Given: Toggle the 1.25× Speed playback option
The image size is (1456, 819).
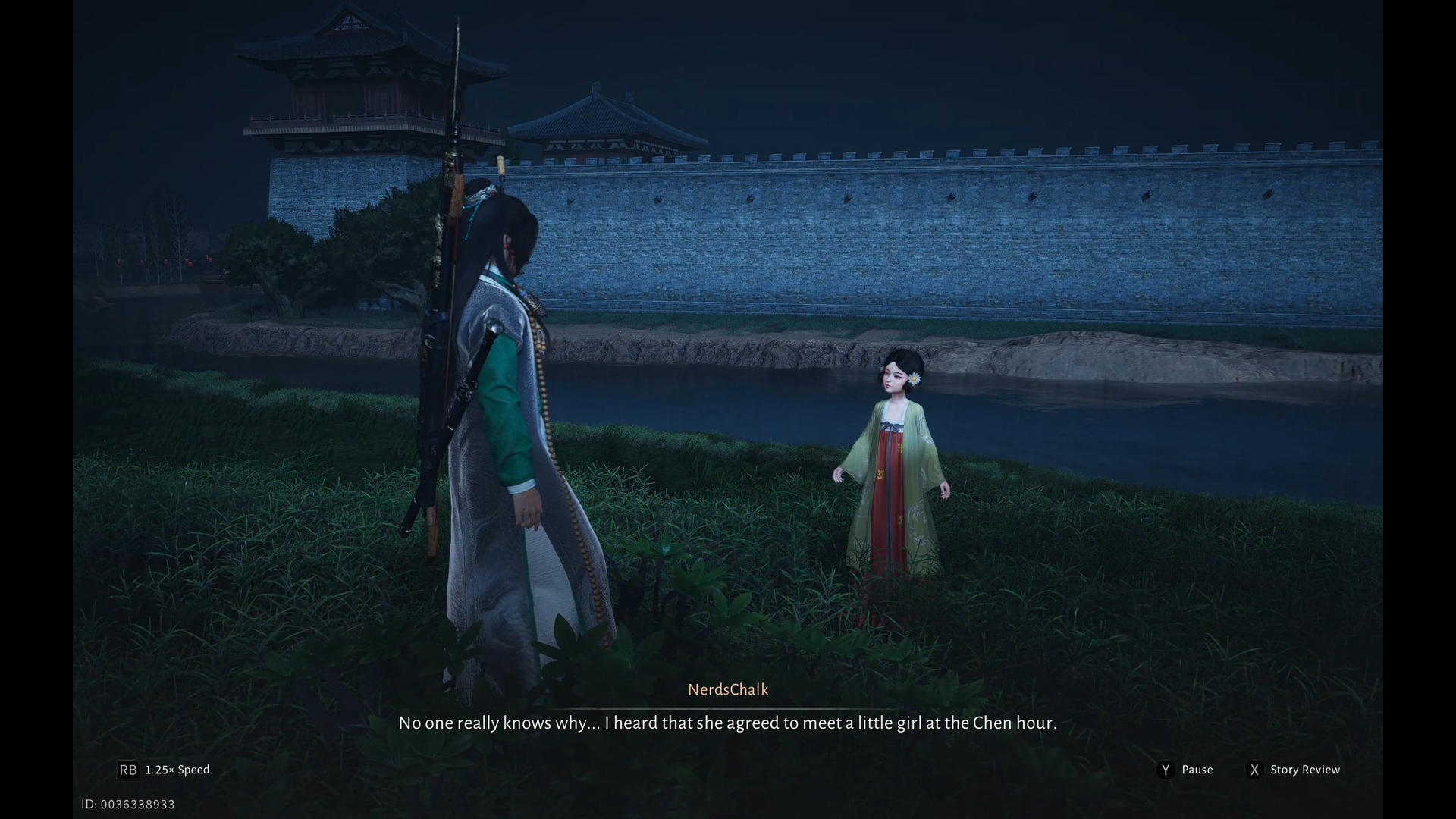Looking at the screenshot, I should [x=164, y=770].
